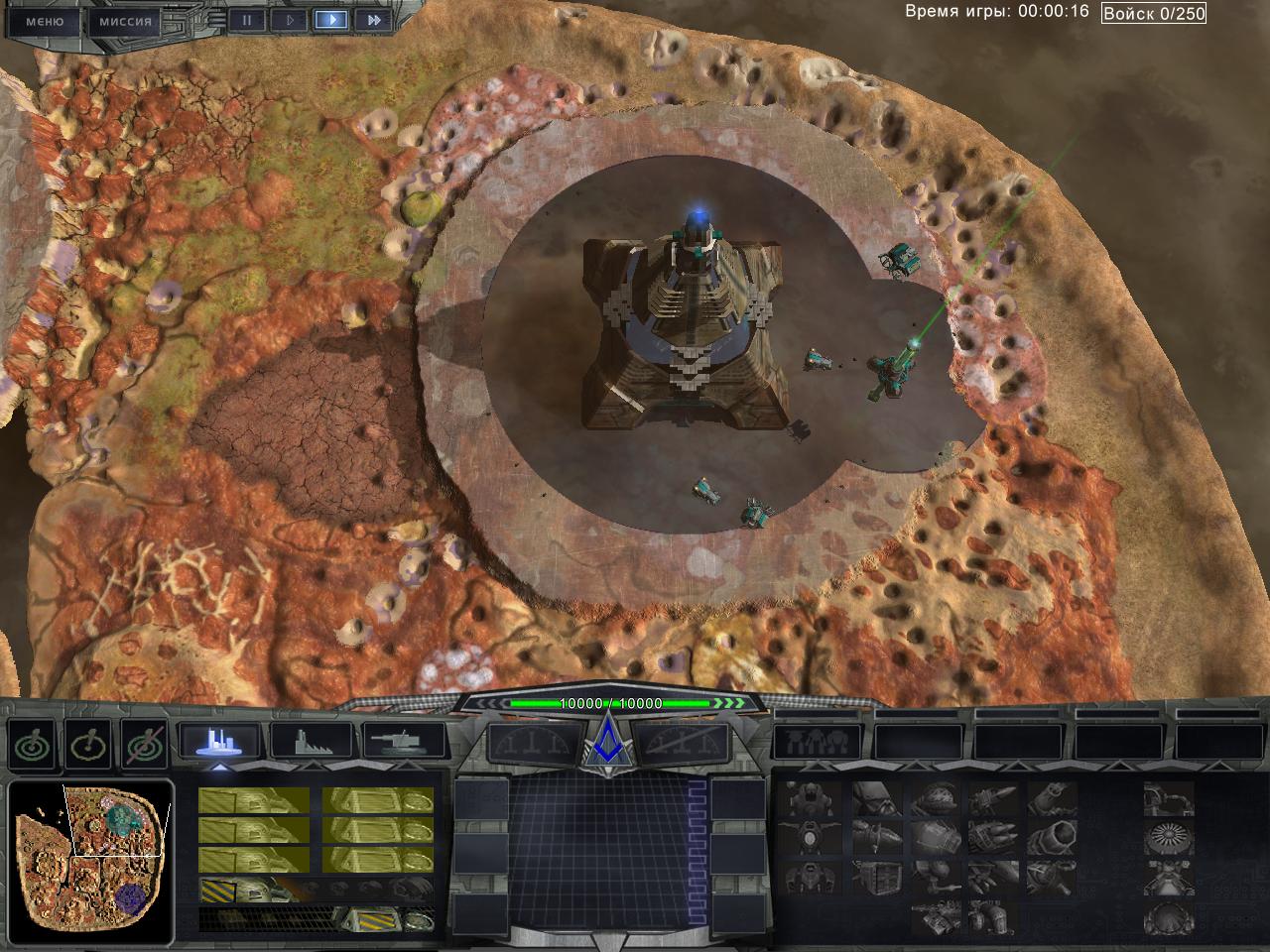Pause the game speed
This screenshot has width=1270, height=952.
click(x=247, y=20)
